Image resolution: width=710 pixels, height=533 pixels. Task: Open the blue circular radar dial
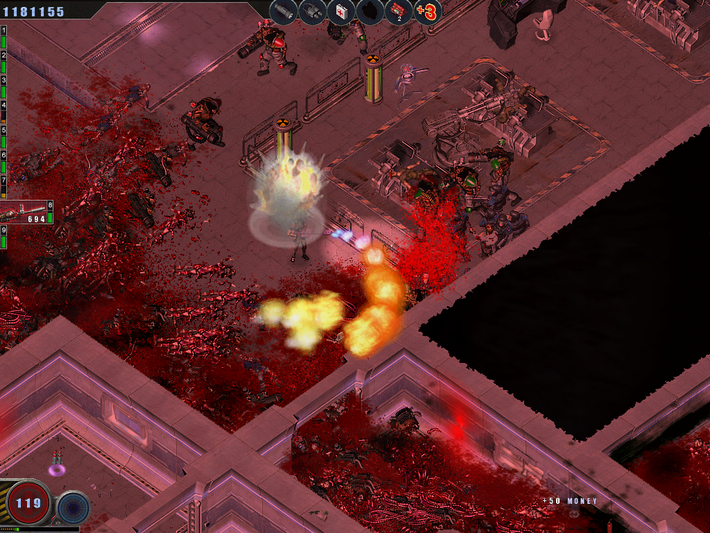72,507
